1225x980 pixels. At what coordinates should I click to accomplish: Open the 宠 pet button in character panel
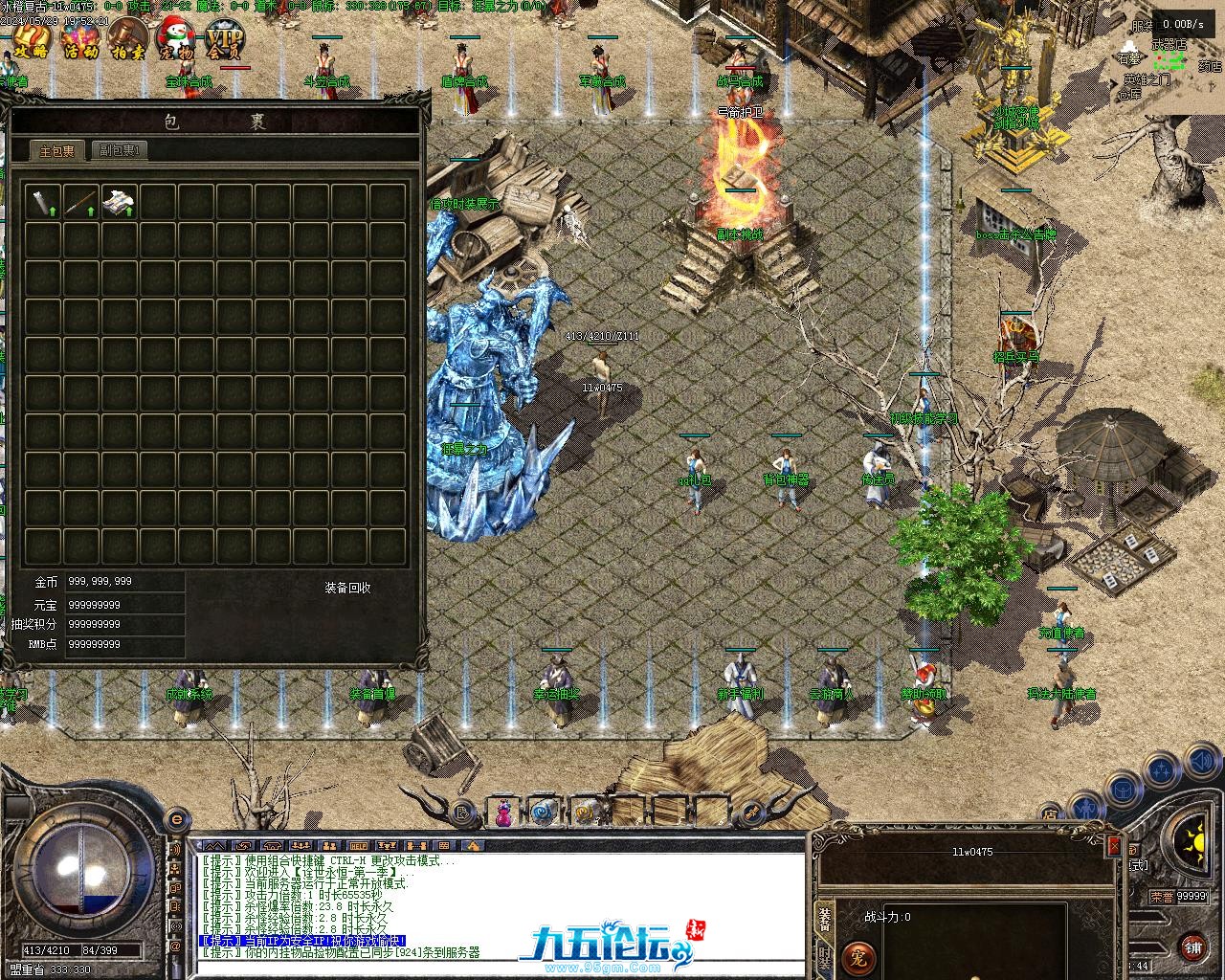(x=857, y=958)
